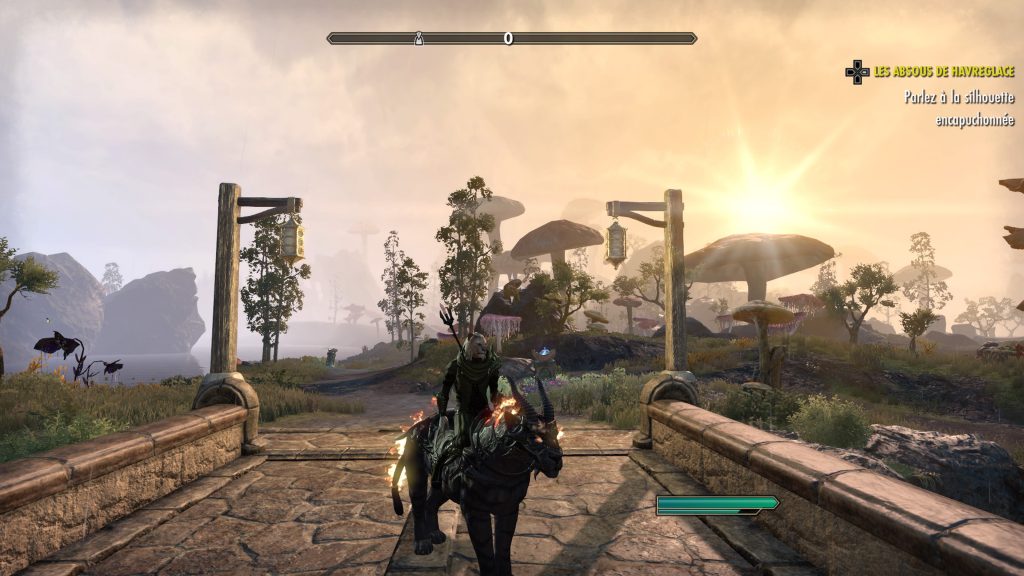Click the objective 'Parlez à la silhouette encapuchonnée'
The width and height of the screenshot is (1024, 576).
click(x=959, y=109)
